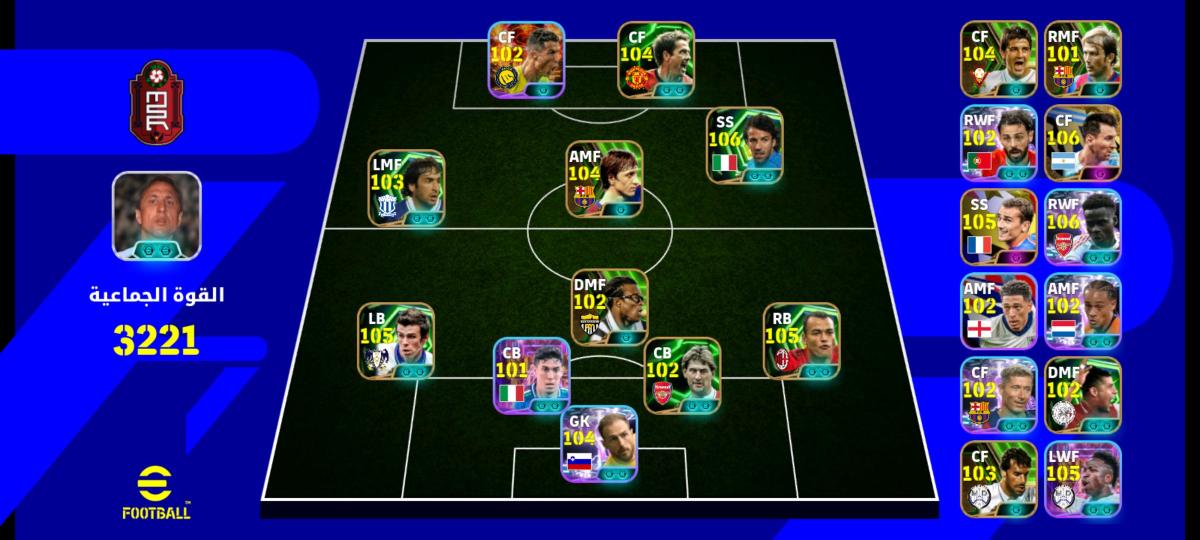
Task: Select the AMF 102 substitute with Netherlands flag
Action: pos(1083,310)
